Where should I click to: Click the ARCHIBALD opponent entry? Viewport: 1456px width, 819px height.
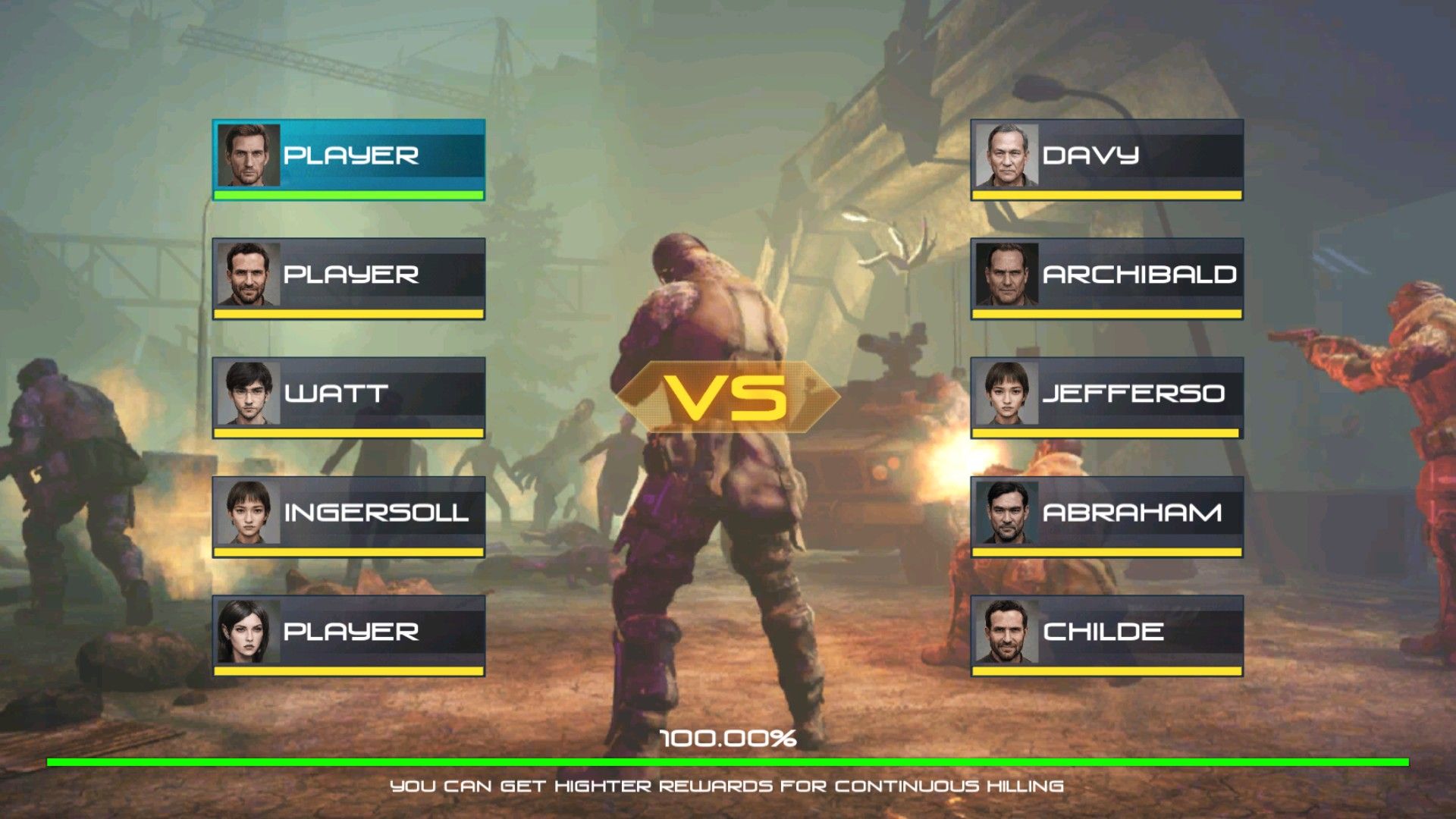pos(1107,277)
